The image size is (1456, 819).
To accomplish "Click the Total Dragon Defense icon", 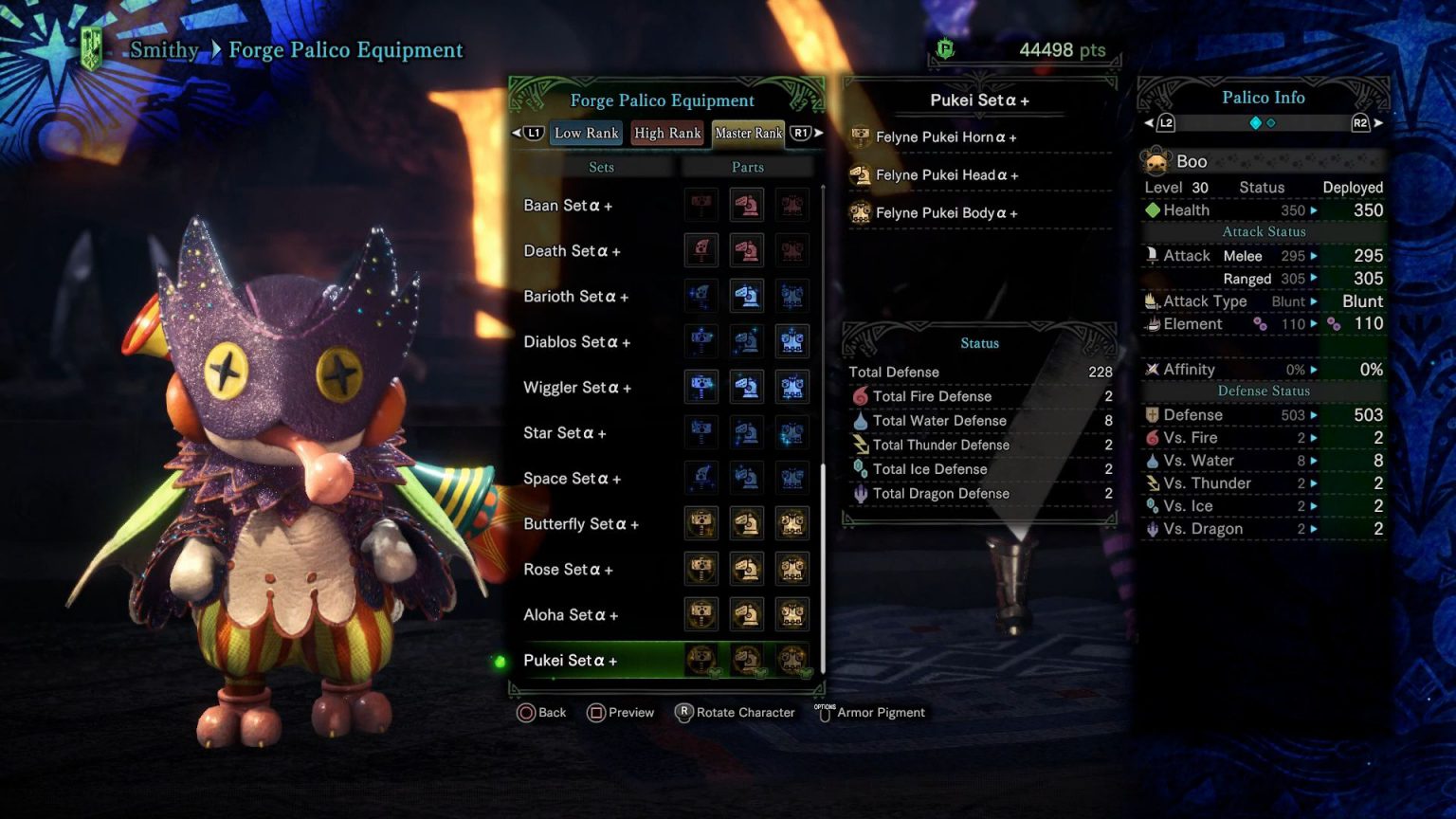I will (861, 493).
